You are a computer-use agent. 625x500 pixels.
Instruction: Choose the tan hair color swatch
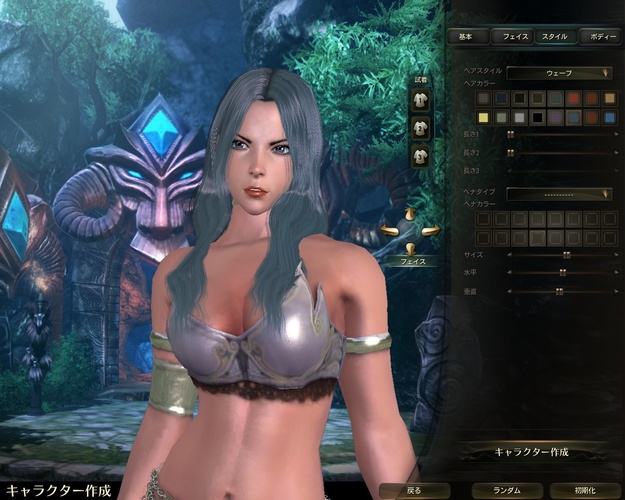pos(608,98)
